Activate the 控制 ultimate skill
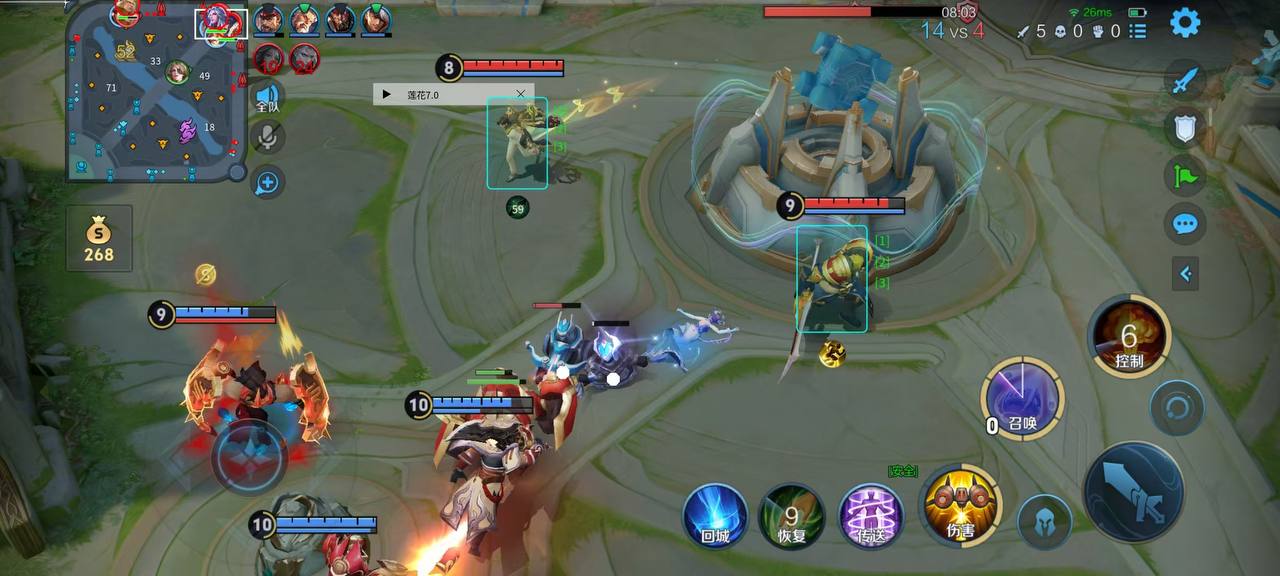Image resolution: width=1280 pixels, height=576 pixels. [x=1130, y=336]
